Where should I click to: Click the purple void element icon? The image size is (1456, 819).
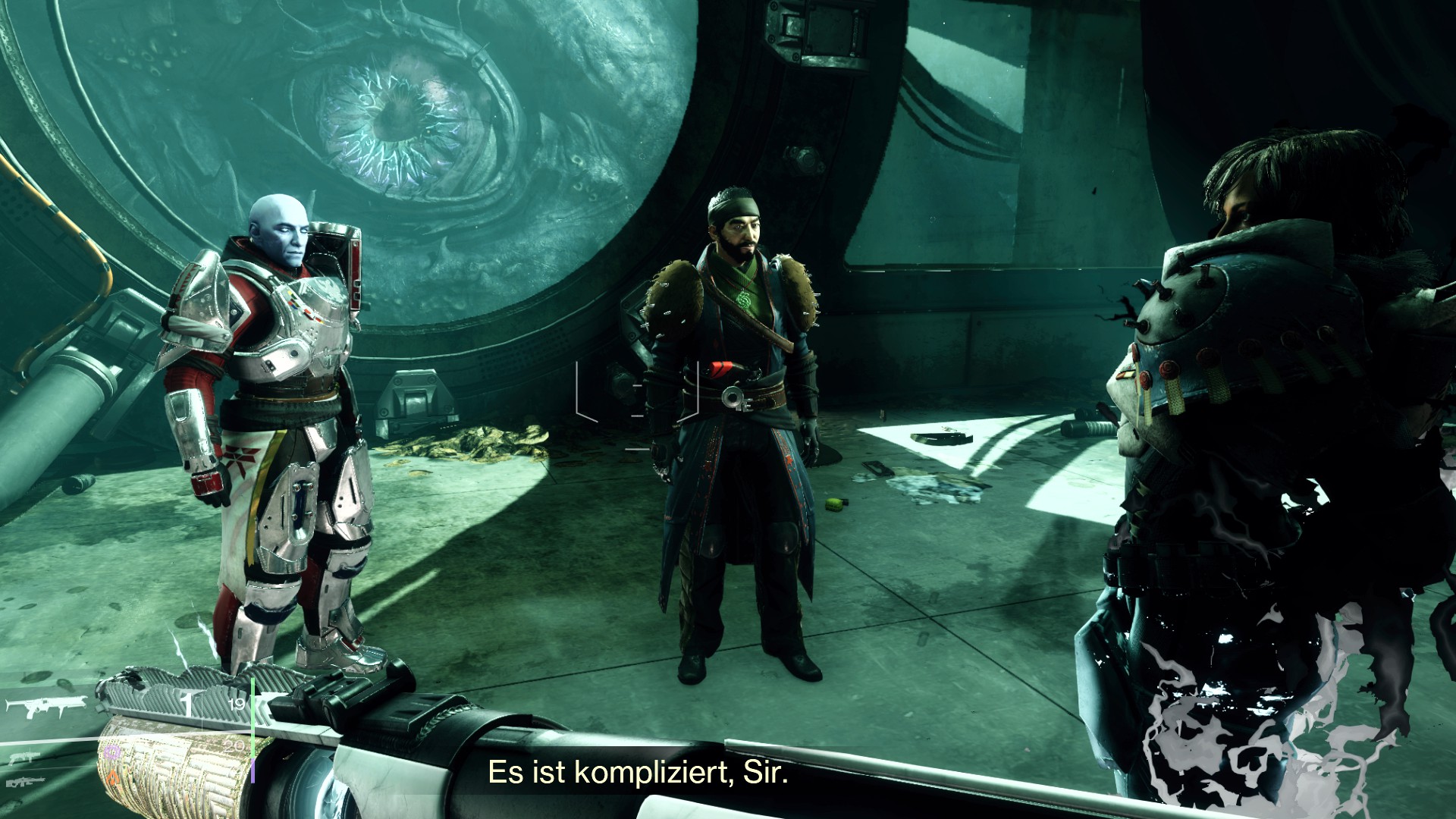(x=114, y=752)
